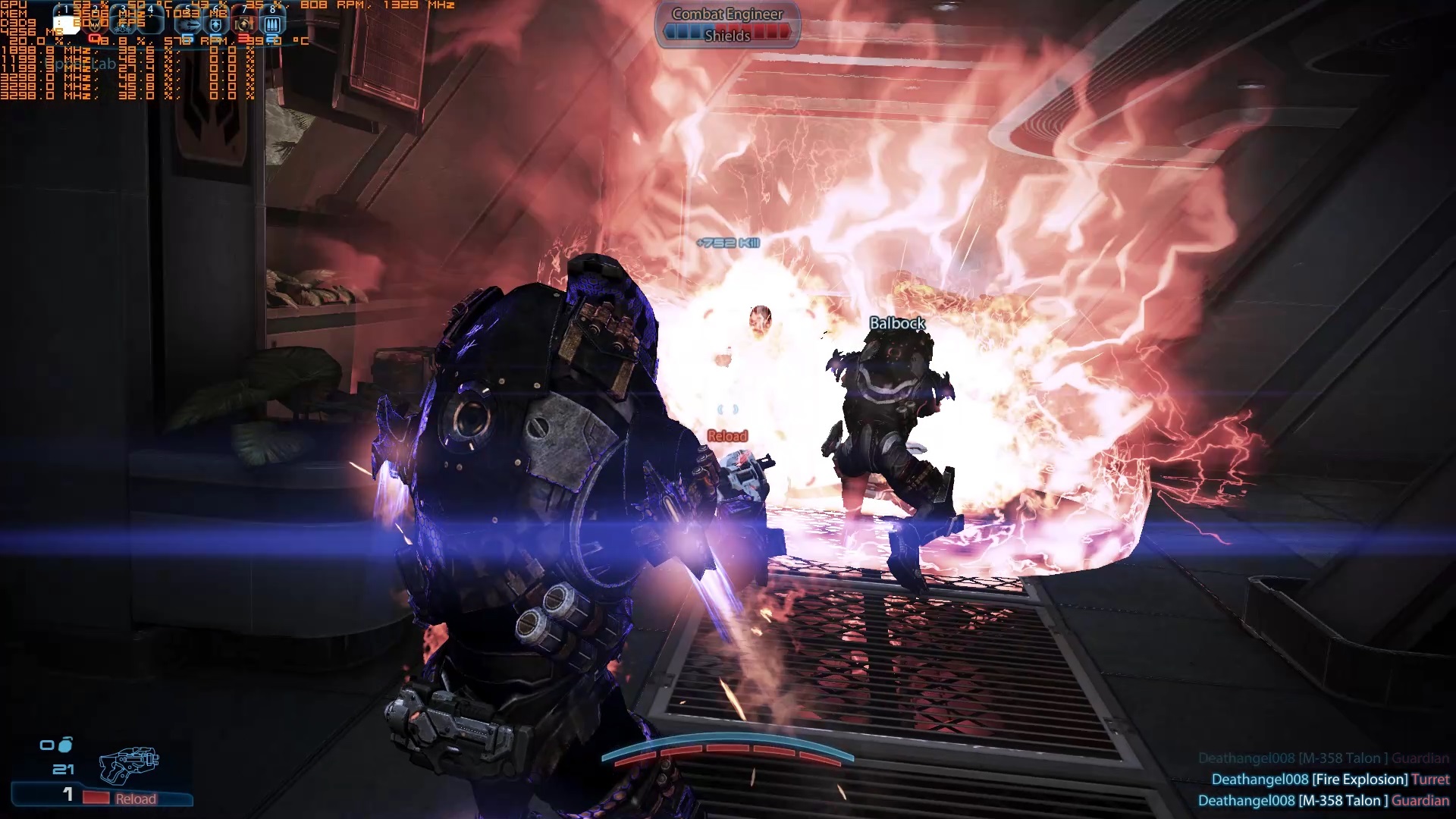Viewport: 1456px width, 819px height.
Task: Click the grenade icon above the ammo count
Action: tap(66, 744)
